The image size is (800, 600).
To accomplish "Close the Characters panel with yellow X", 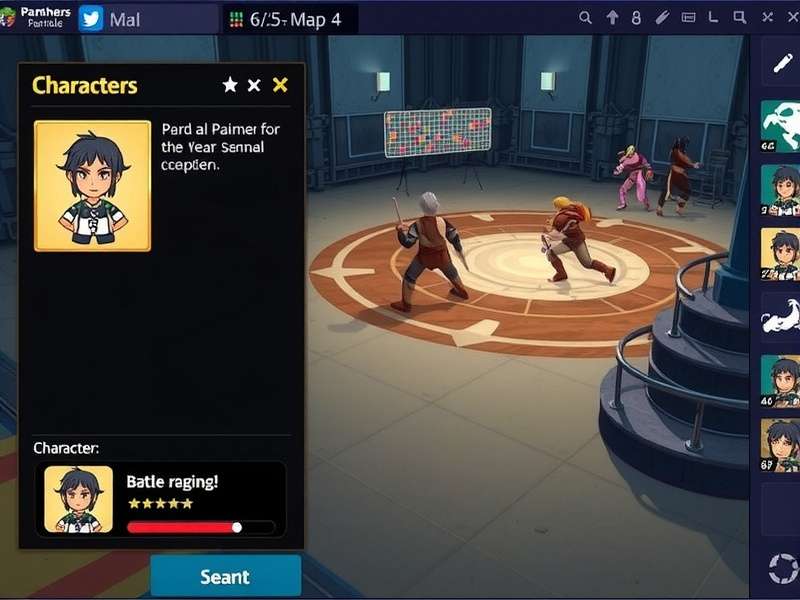I will click(x=280, y=85).
